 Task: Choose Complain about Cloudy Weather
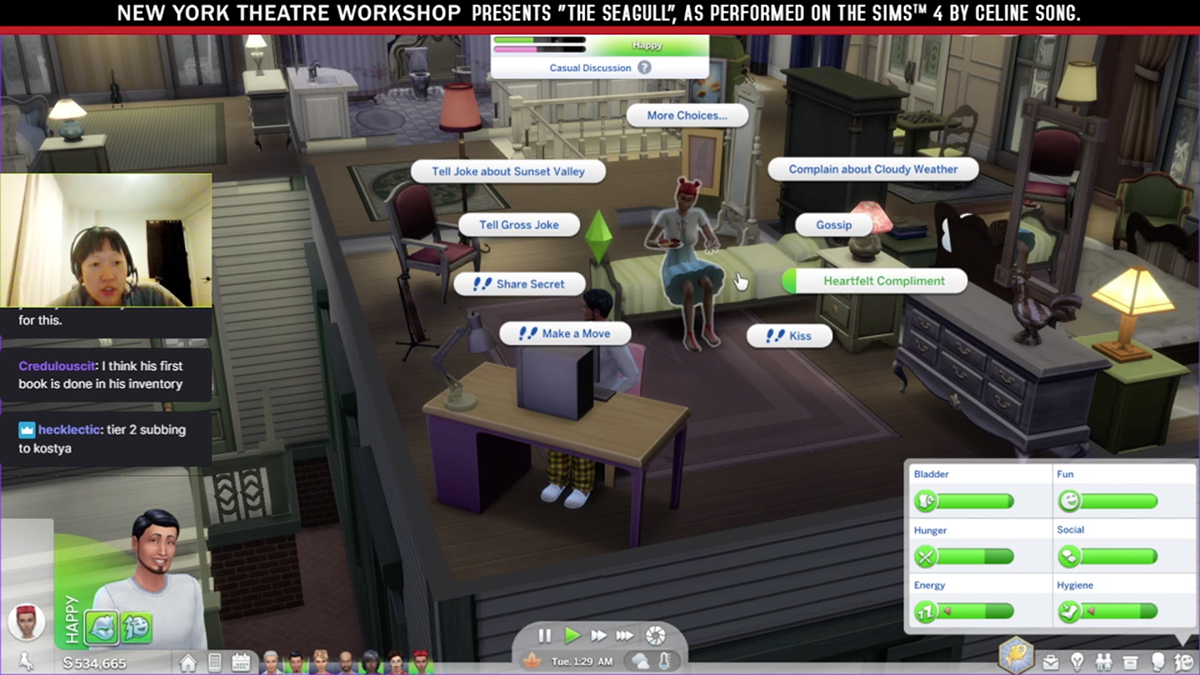tap(872, 169)
